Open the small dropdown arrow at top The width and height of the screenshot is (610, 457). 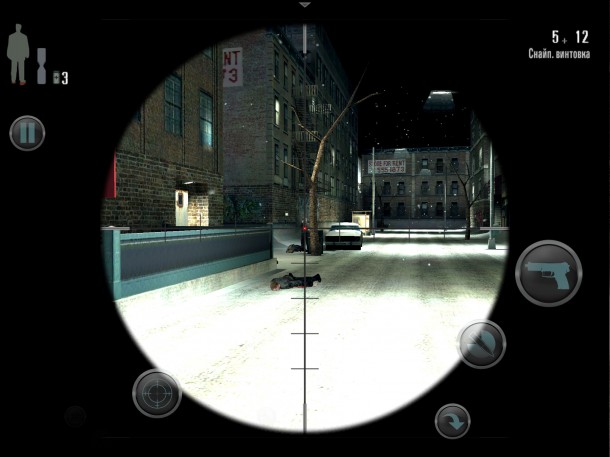(x=305, y=5)
